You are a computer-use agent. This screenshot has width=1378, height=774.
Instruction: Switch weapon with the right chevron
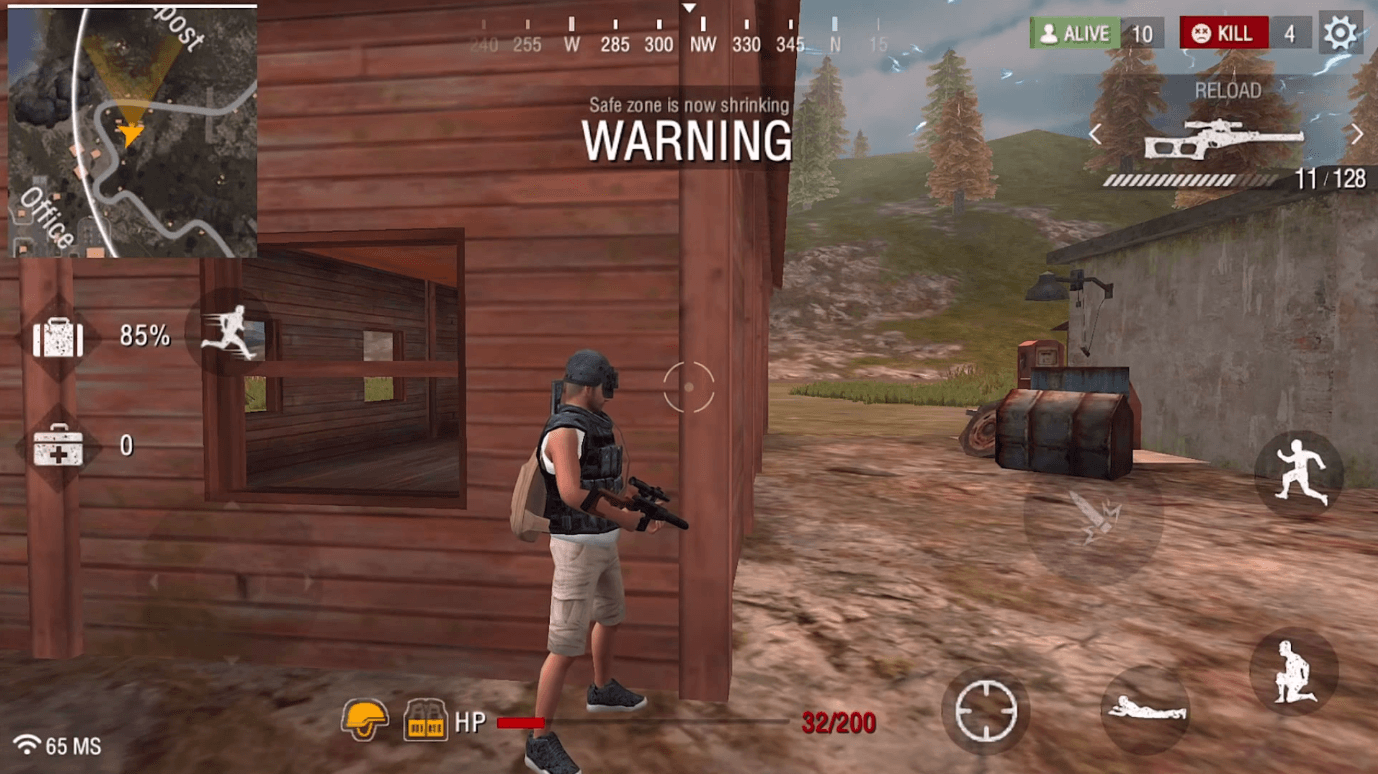[x=1358, y=132]
